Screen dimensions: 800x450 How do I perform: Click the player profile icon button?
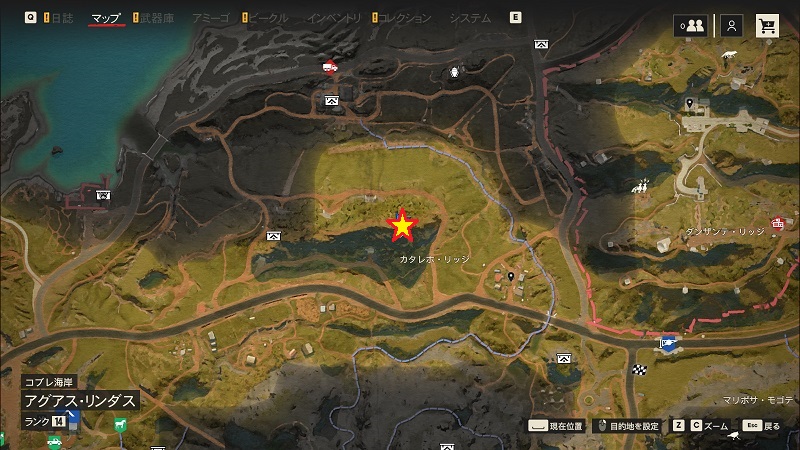[733, 27]
